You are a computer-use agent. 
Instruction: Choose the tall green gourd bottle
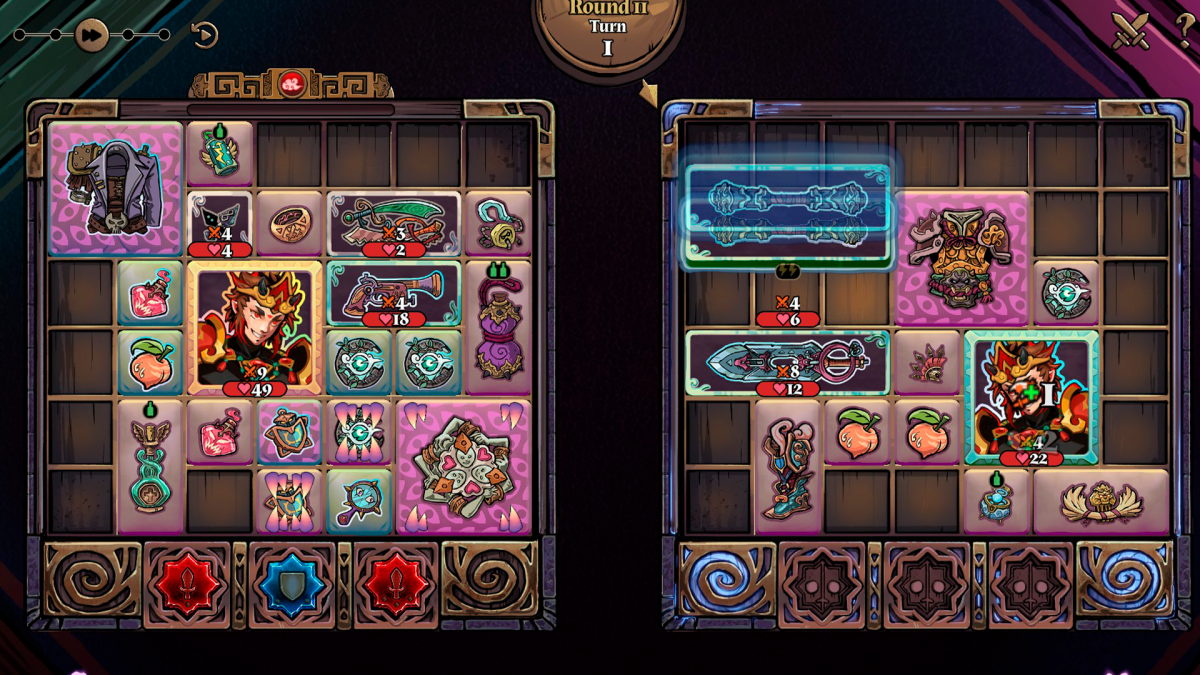(x=151, y=467)
